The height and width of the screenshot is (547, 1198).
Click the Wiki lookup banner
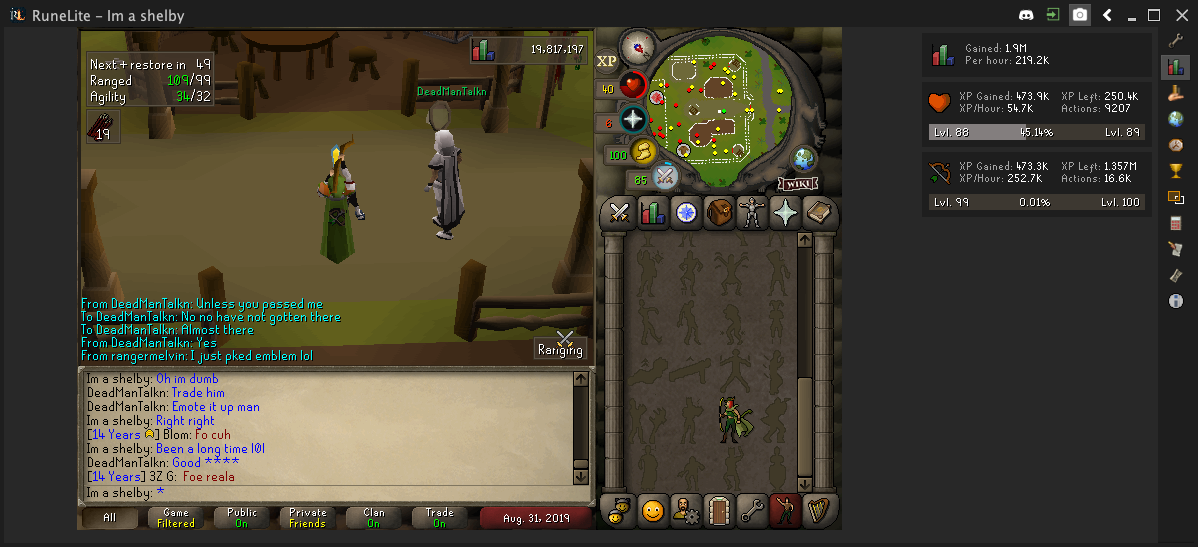(797, 184)
